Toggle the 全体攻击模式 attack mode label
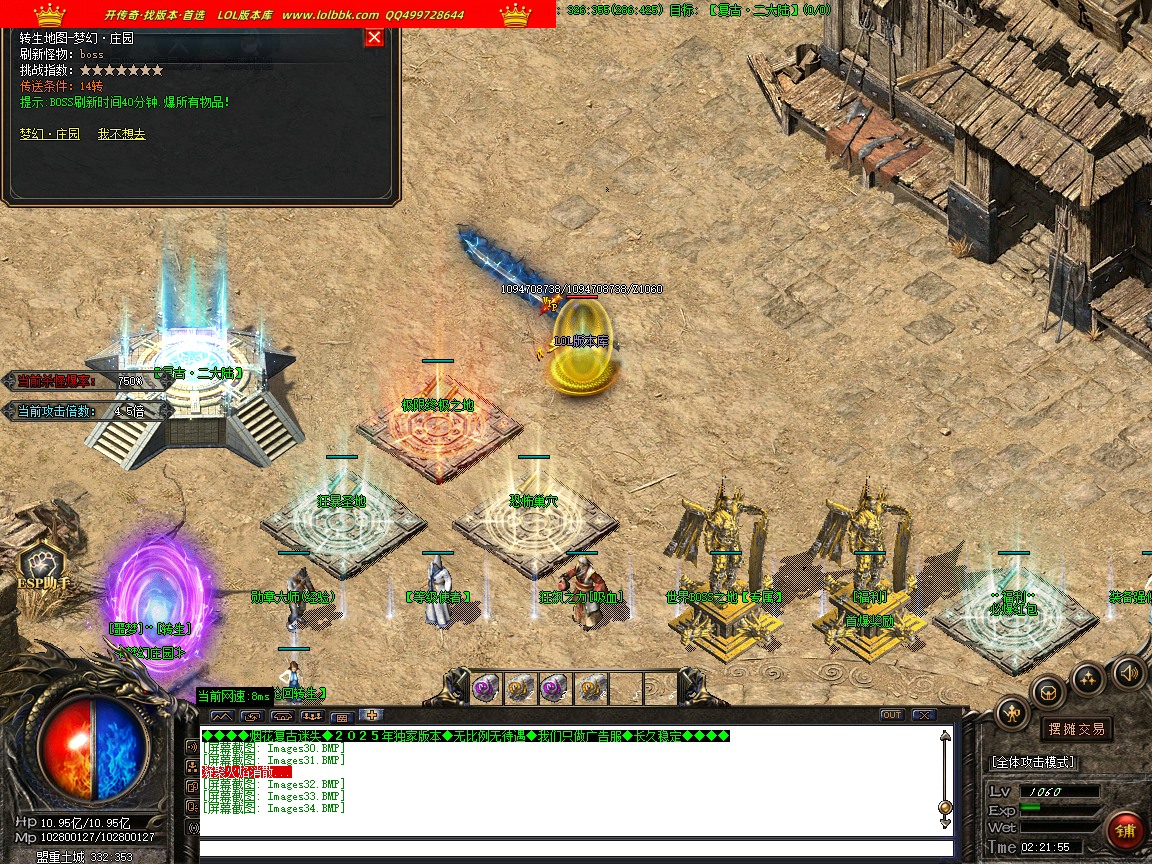 [1033, 762]
